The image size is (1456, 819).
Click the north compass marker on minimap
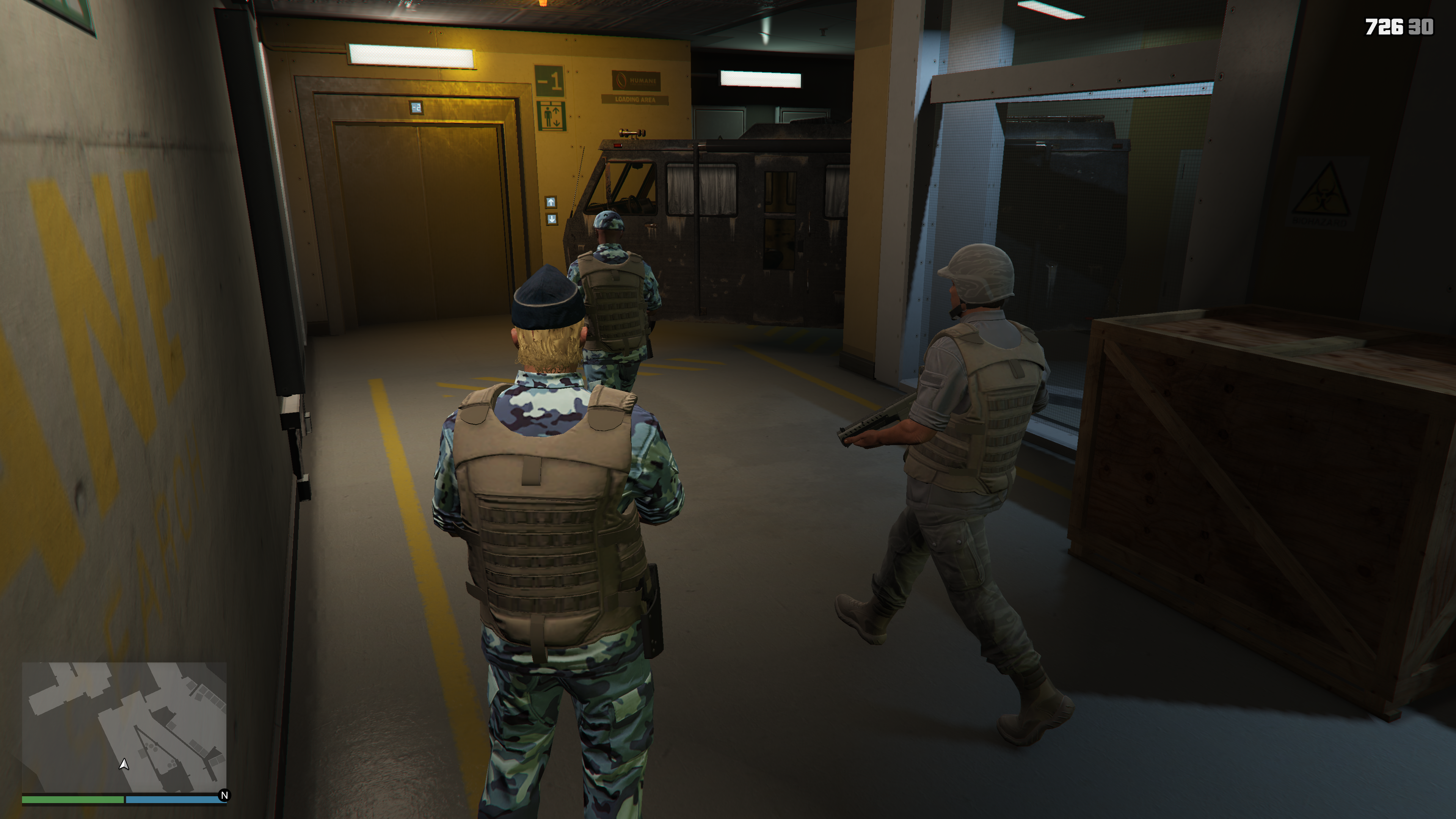(224, 795)
